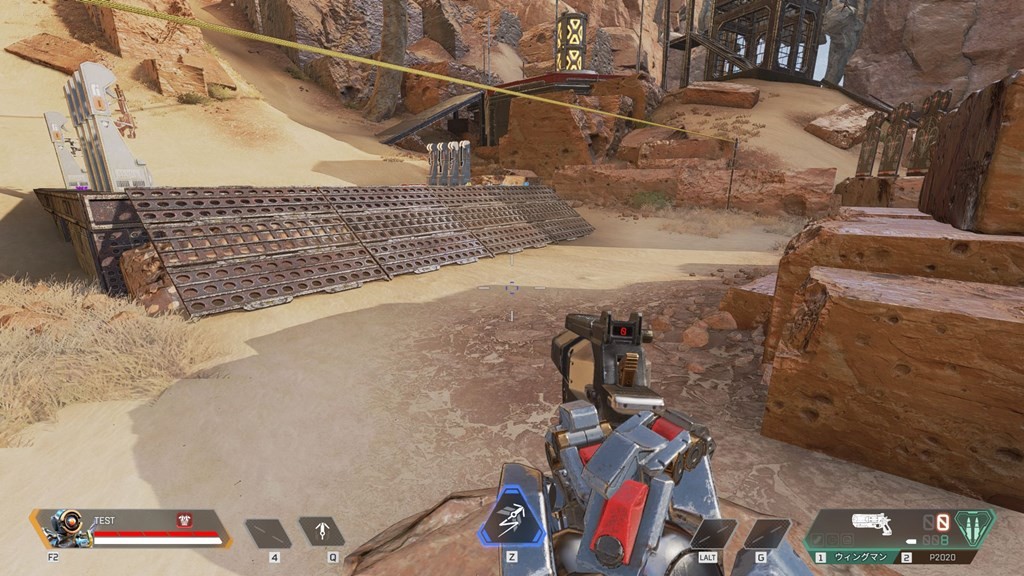This screenshot has height=576, width=1024.
Task: Activate the grappling hook tactical ability
Action: 323,532
